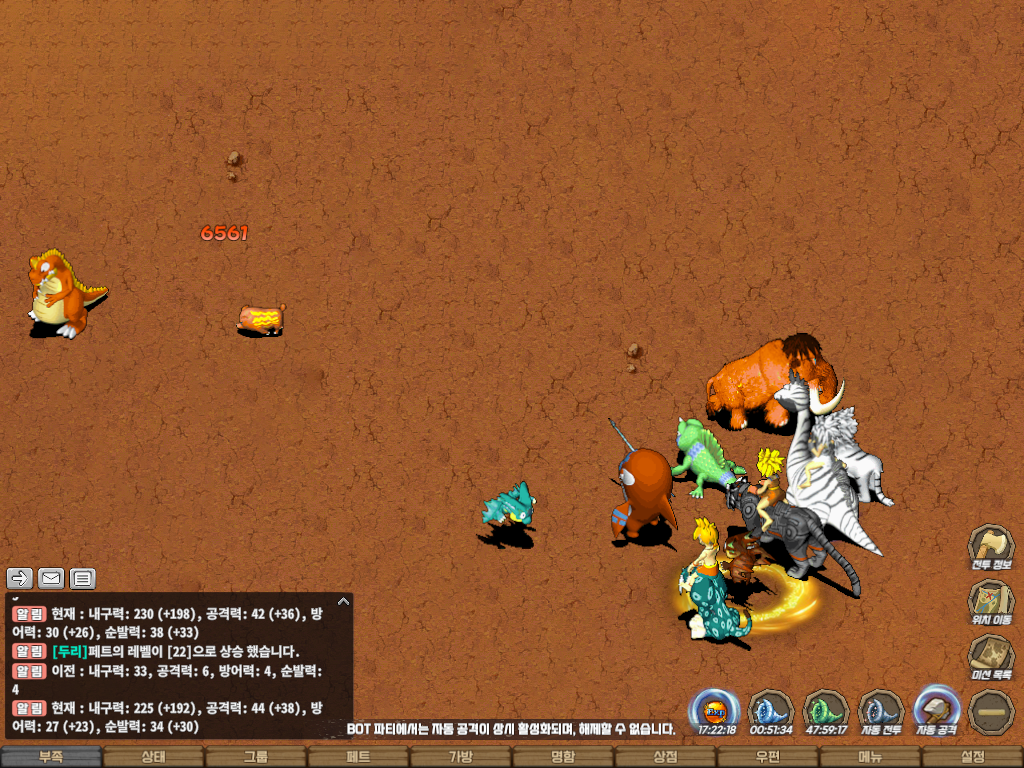Open the 명함 (name card) menu

(x=563, y=757)
